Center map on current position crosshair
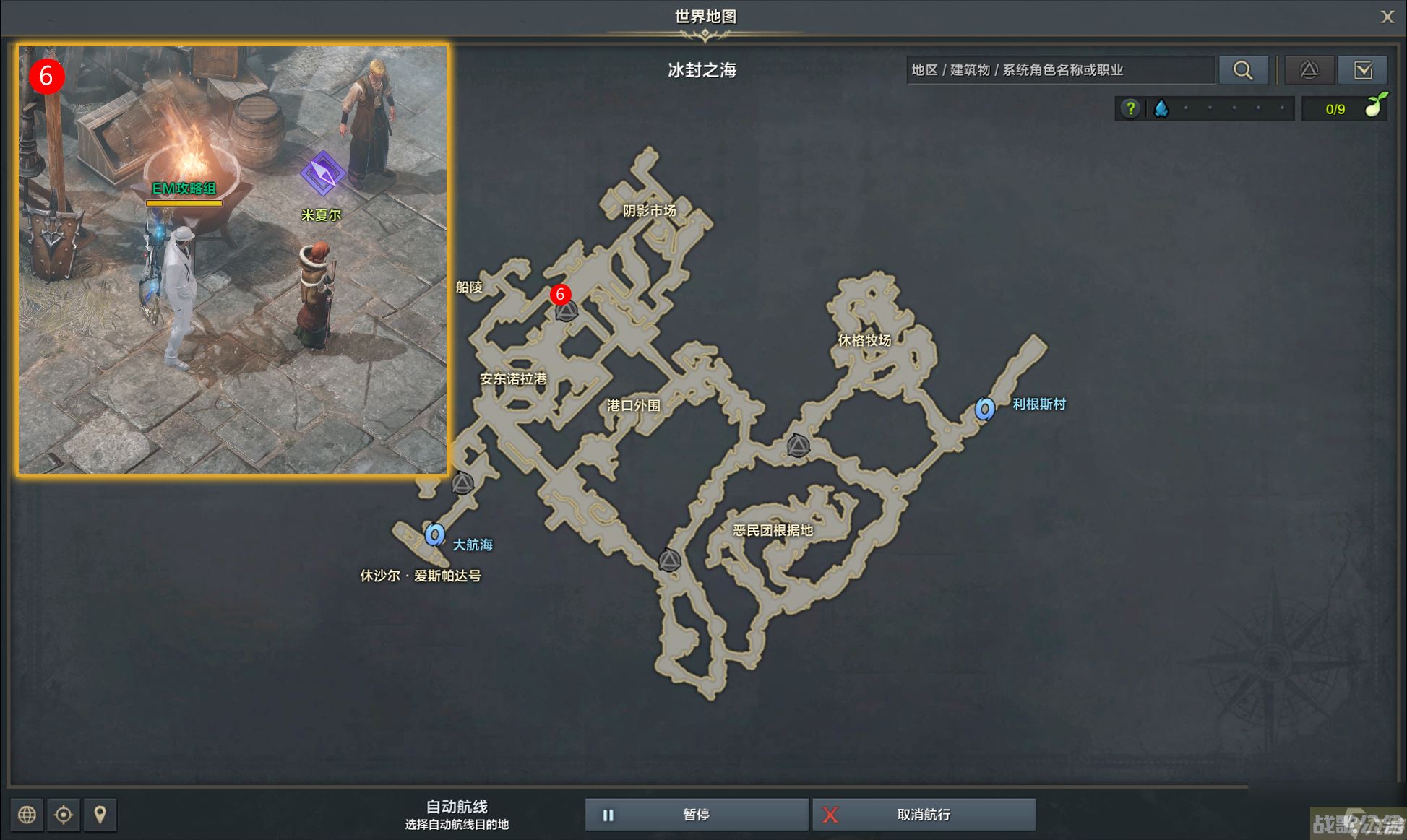 pos(64,815)
